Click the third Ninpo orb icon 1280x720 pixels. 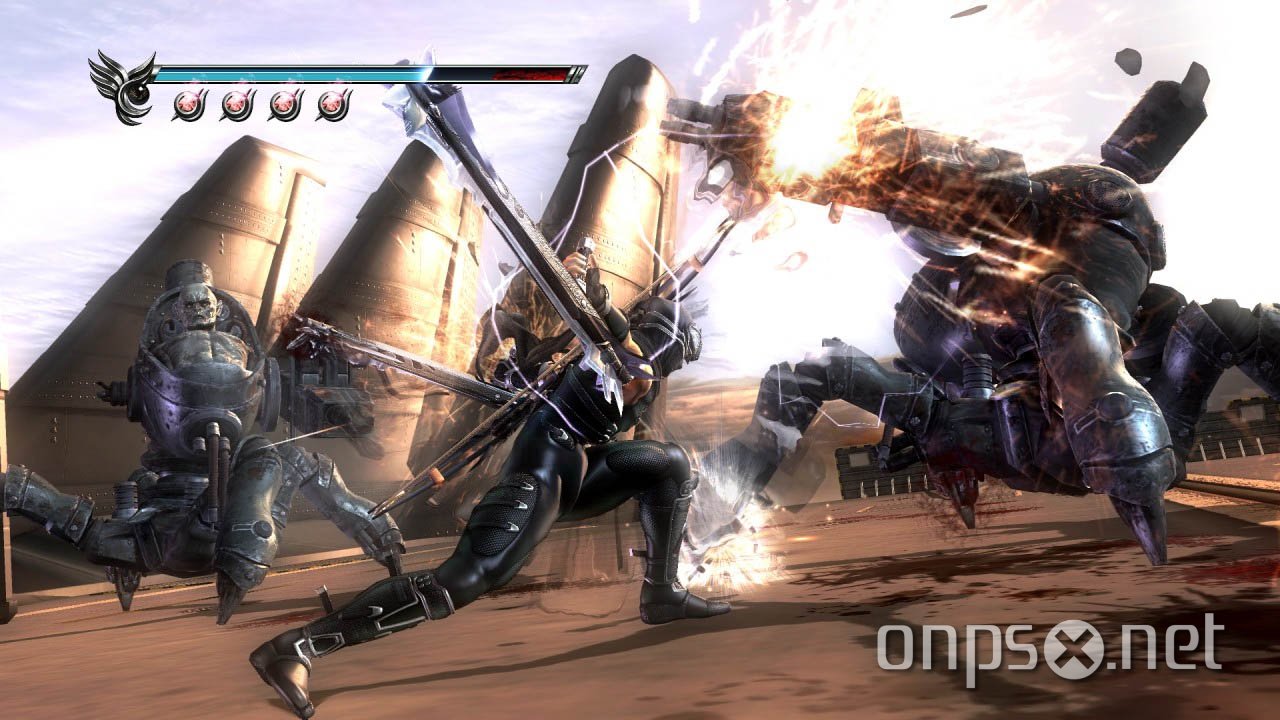[283, 104]
